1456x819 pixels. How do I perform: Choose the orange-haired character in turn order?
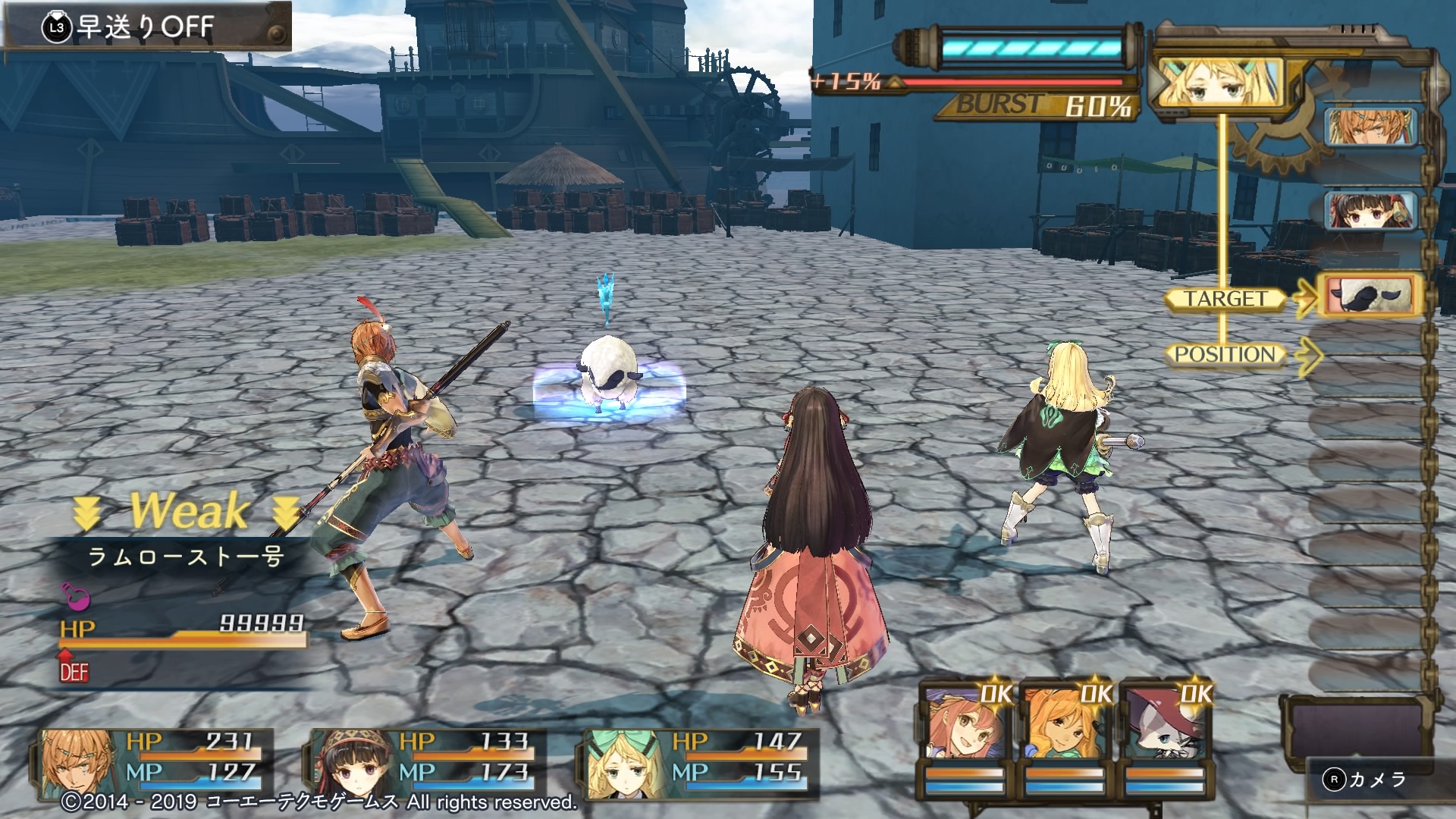(x=1370, y=127)
